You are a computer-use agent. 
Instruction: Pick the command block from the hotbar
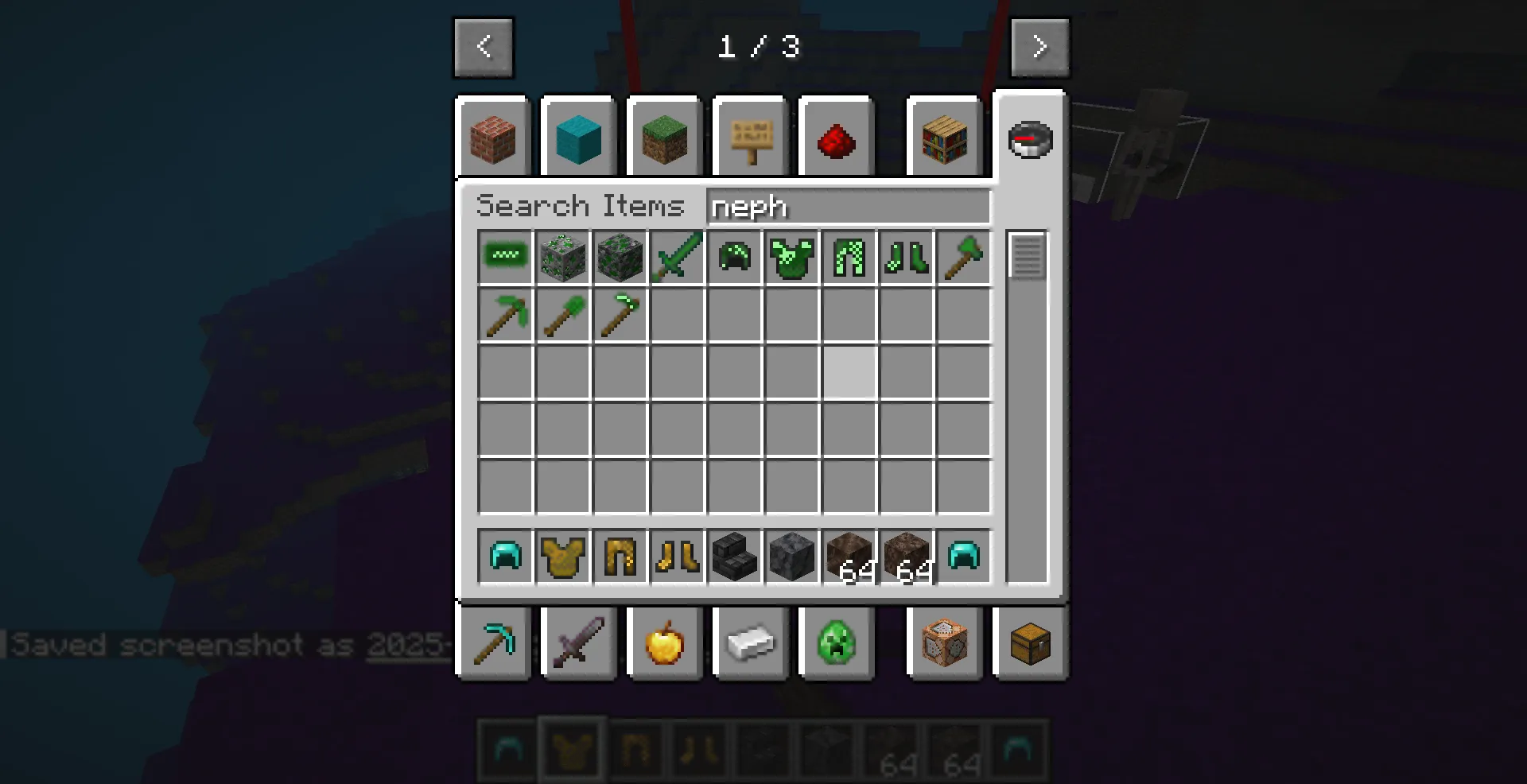(x=943, y=644)
